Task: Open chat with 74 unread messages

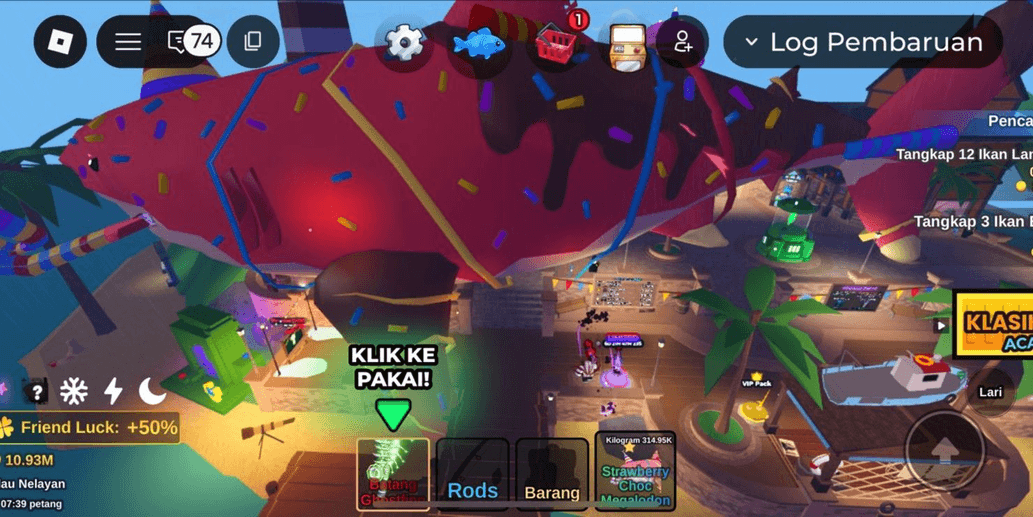Action: pyautogui.click(x=192, y=42)
